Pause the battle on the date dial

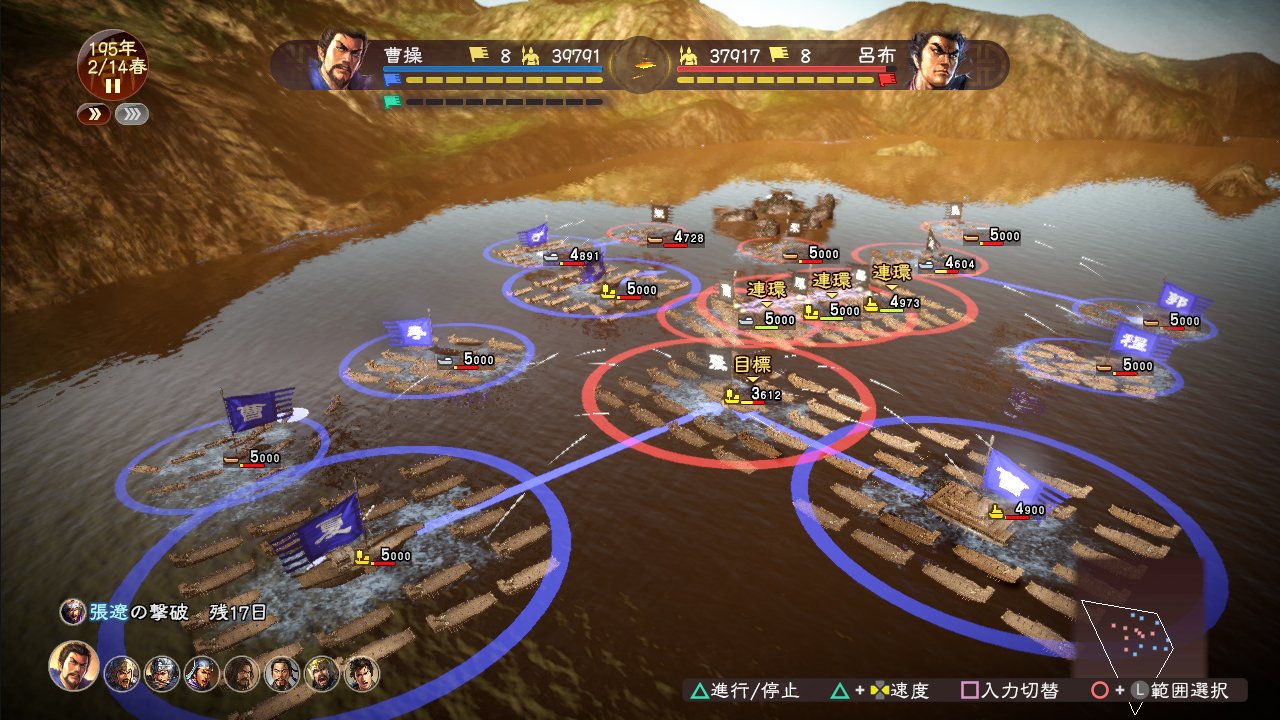click(x=113, y=86)
